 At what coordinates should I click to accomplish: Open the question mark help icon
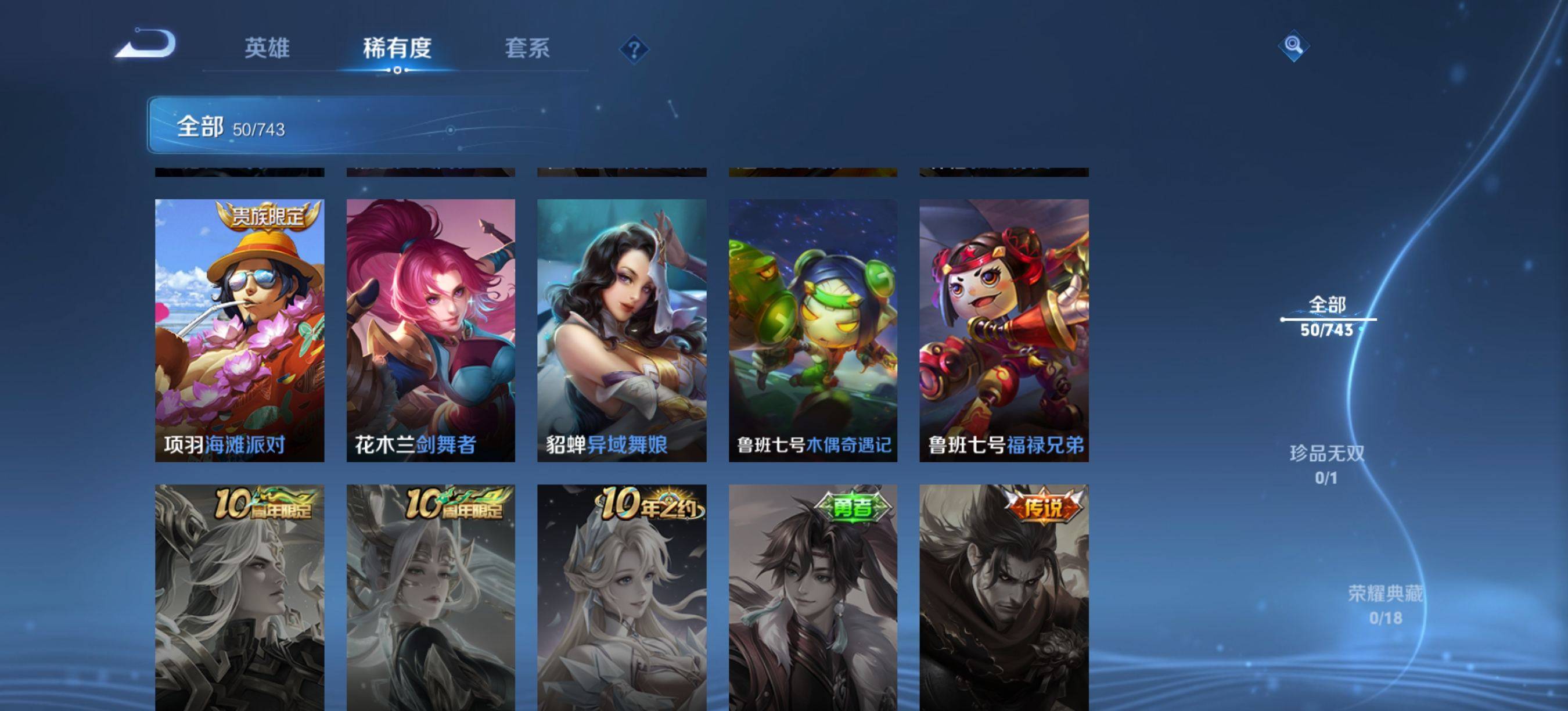pyautogui.click(x=634, y=49)
